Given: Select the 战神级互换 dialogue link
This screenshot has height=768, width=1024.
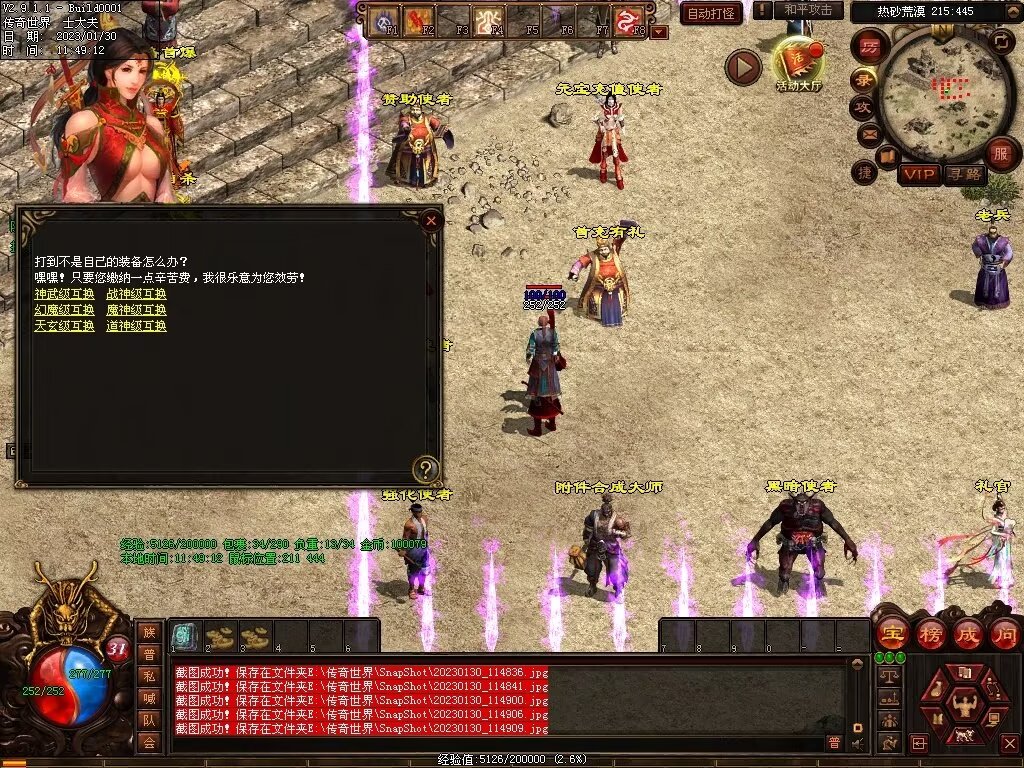Looking at the screenshot, I should tap(136, 294).
